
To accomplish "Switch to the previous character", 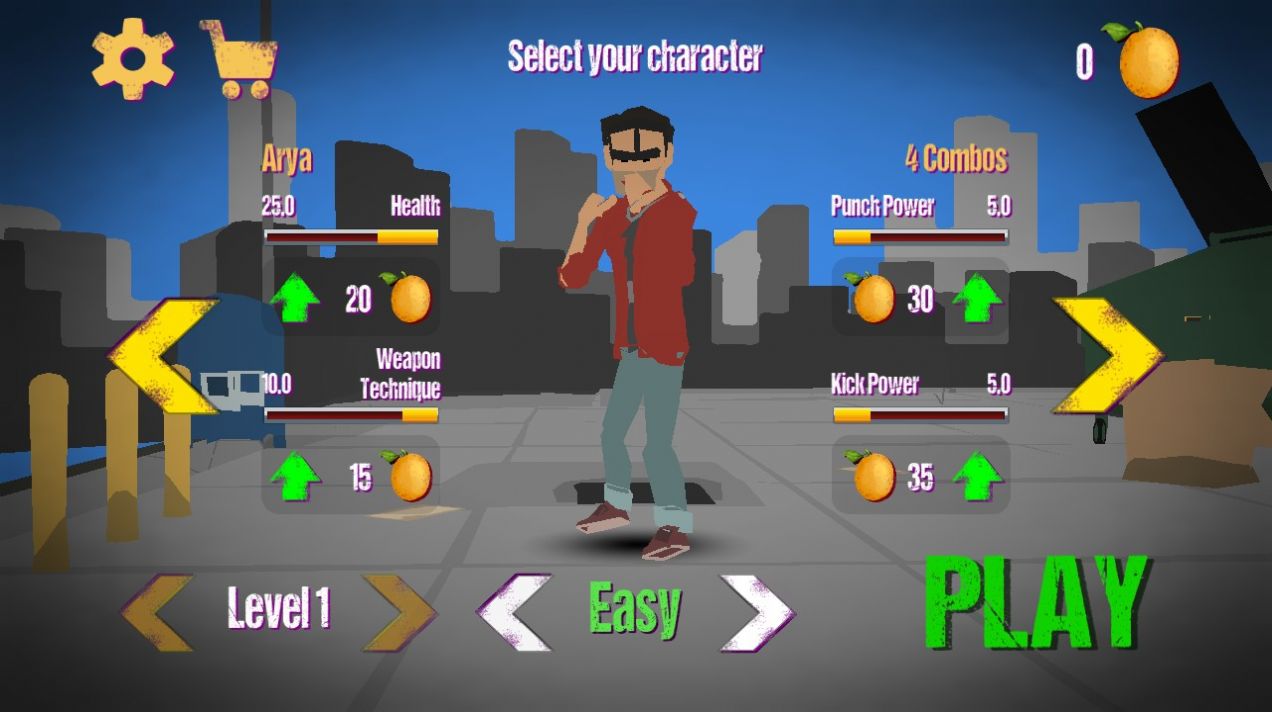I will [x=163, y=355].
